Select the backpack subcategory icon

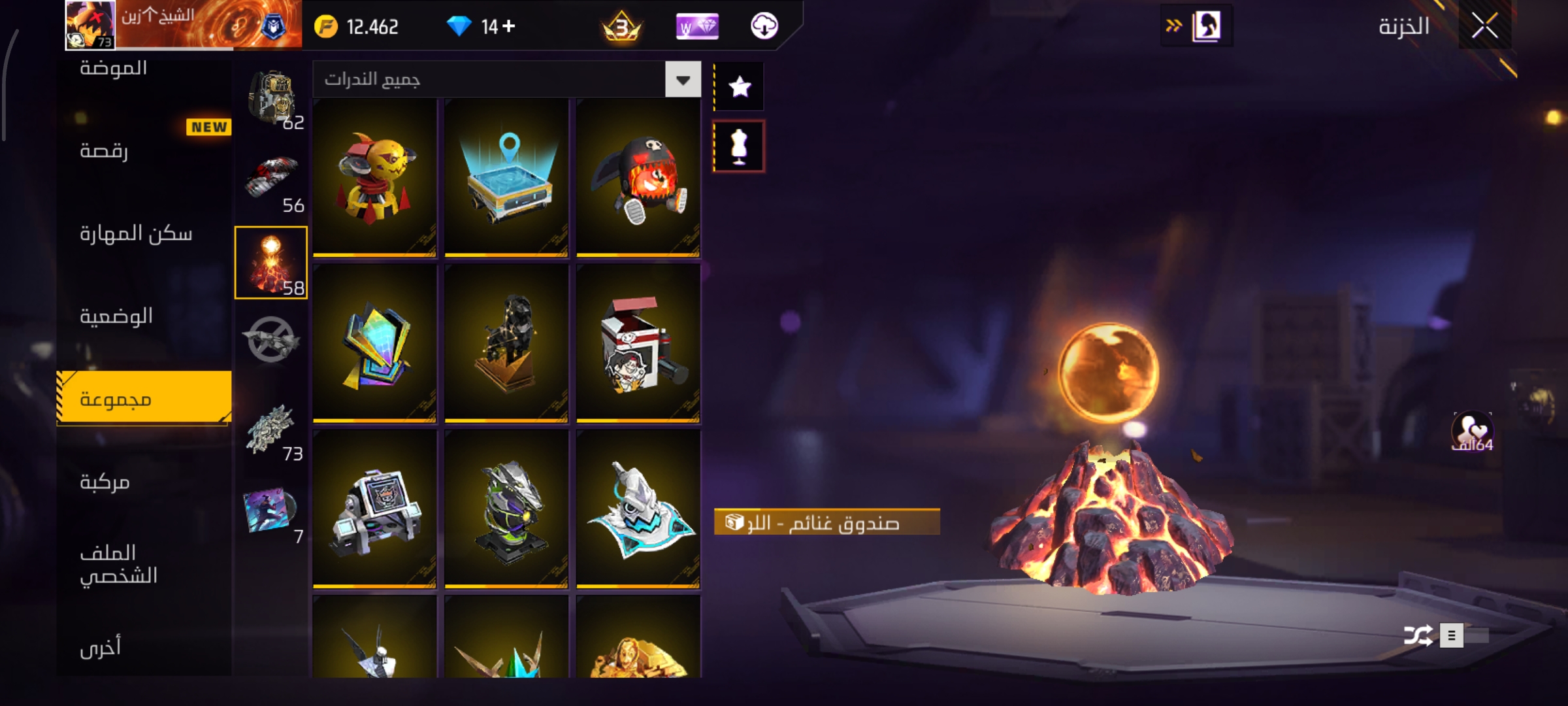coord(272,98)
